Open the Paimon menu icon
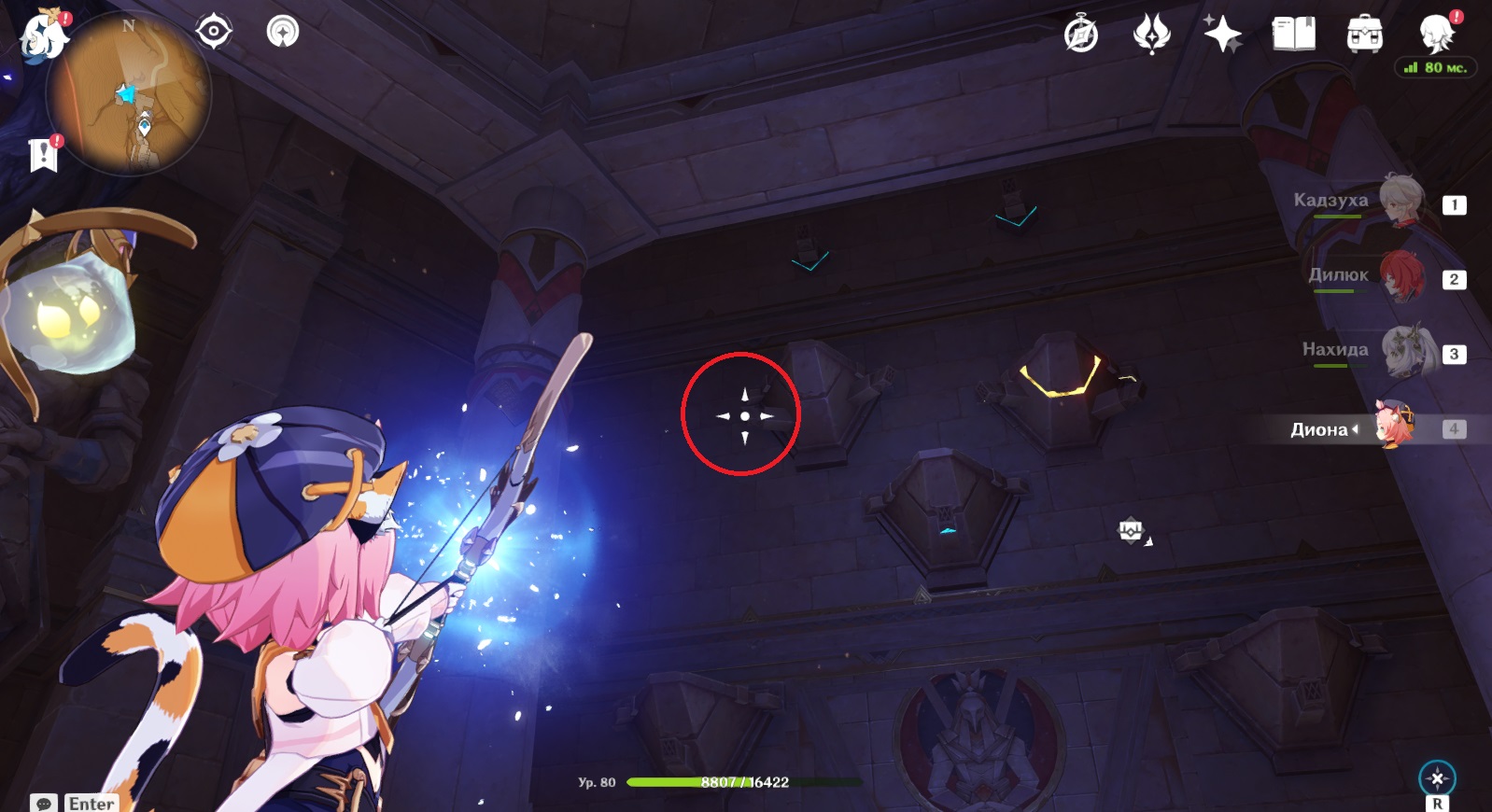This screenshot has width=1492, height=812. tap(44, 35)
